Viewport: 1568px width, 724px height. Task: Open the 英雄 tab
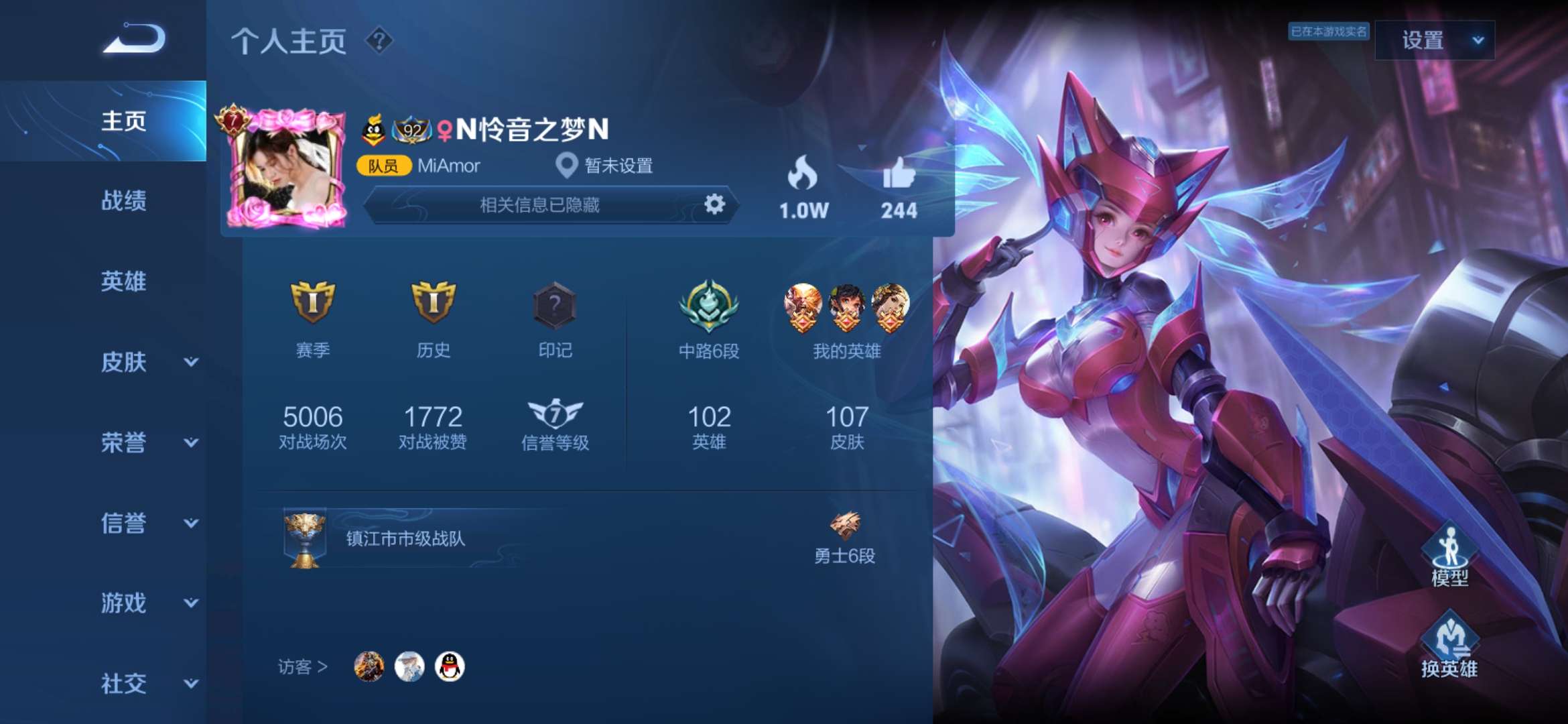(123, 282)
